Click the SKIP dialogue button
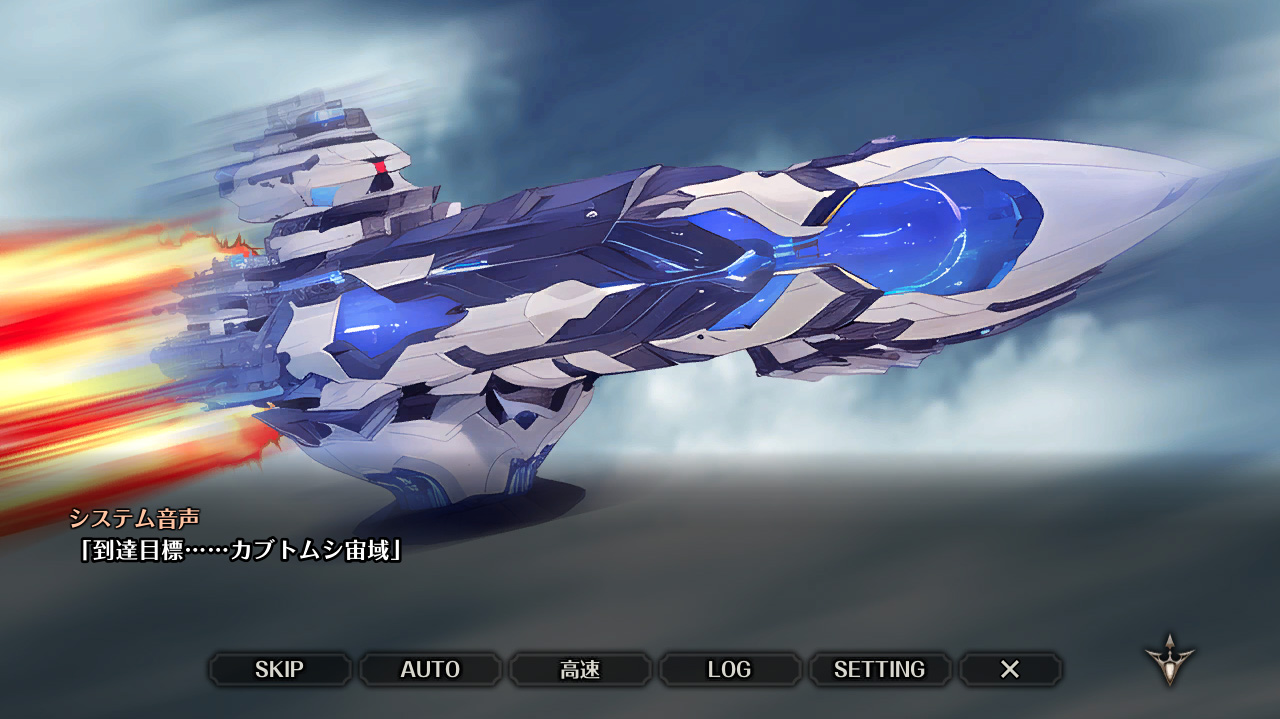The width and height of the screenshot is (1280, 719). point(279,669)
